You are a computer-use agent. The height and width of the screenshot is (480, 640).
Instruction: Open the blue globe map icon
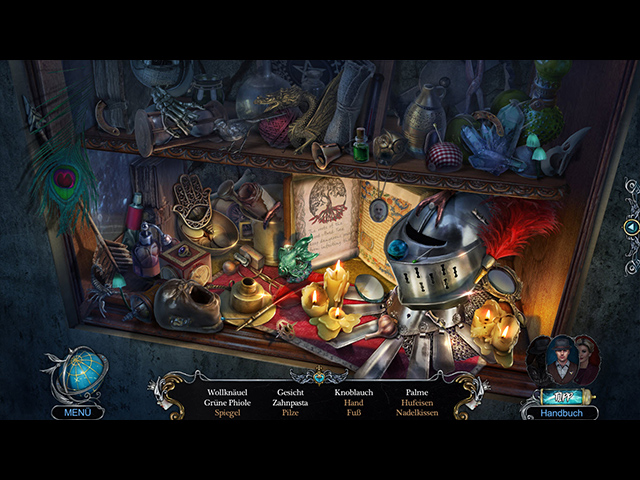coord(77,376)
